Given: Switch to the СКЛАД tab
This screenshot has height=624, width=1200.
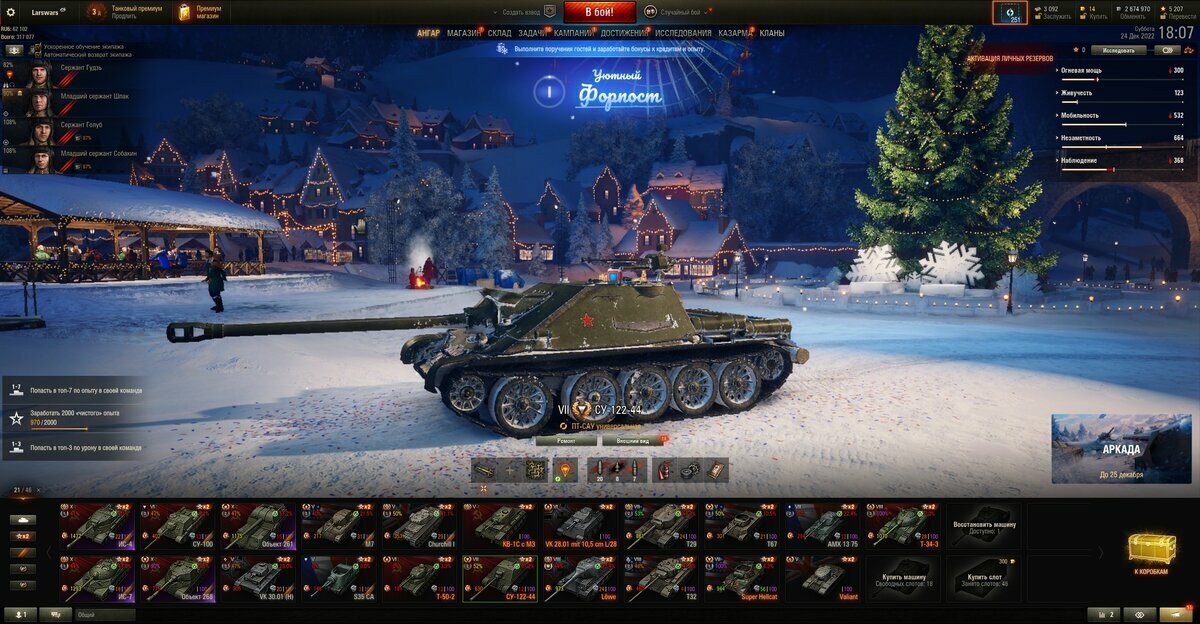Looking at the screenshot, I should [x=499, y=33].
